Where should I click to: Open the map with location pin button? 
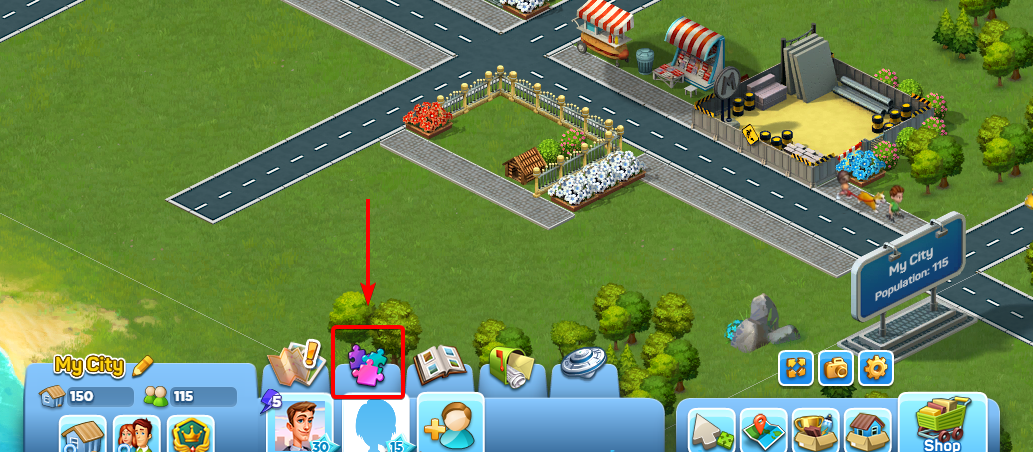[x=763, y=432]
